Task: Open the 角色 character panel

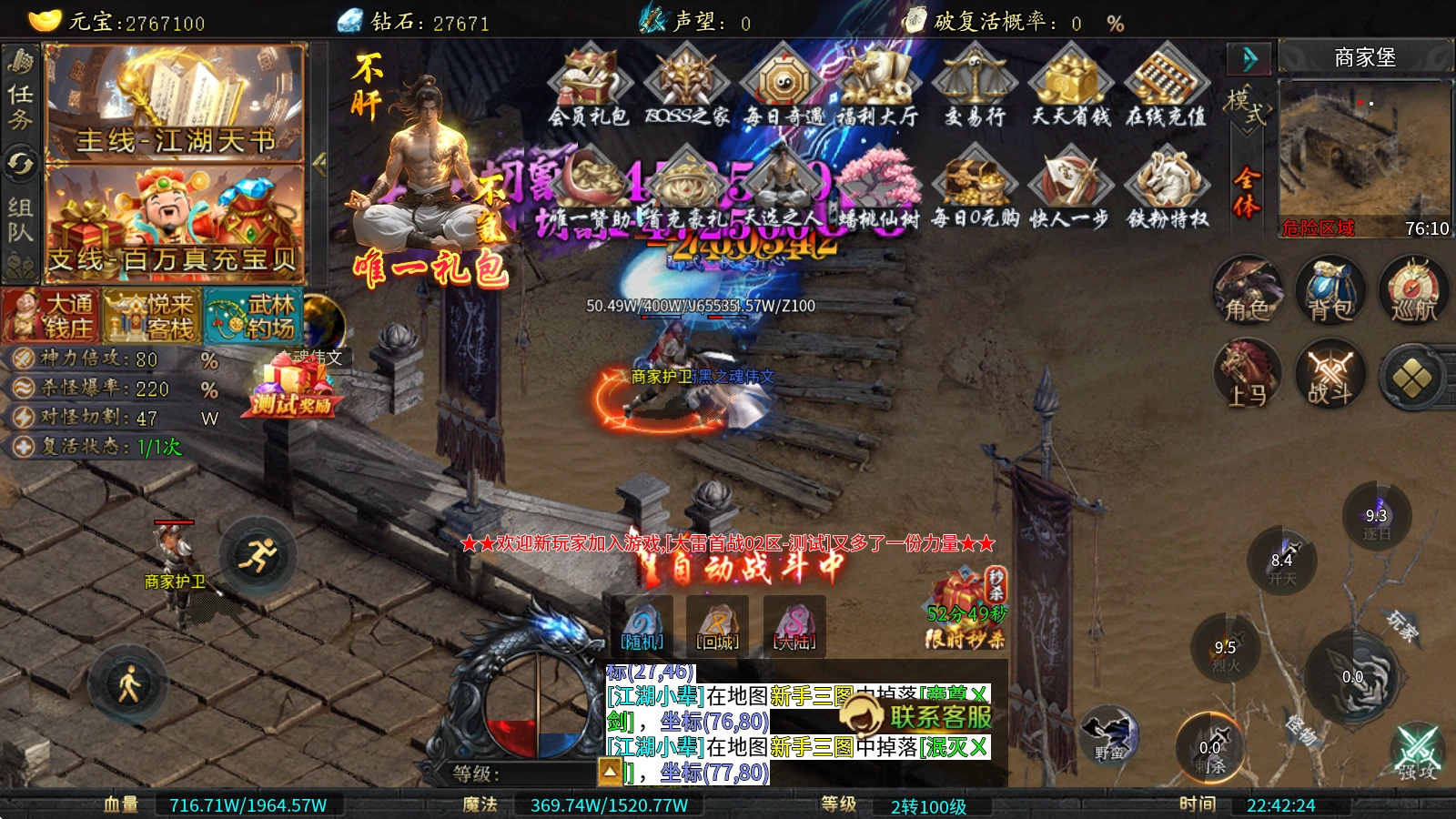Action: coord(1247,291)
